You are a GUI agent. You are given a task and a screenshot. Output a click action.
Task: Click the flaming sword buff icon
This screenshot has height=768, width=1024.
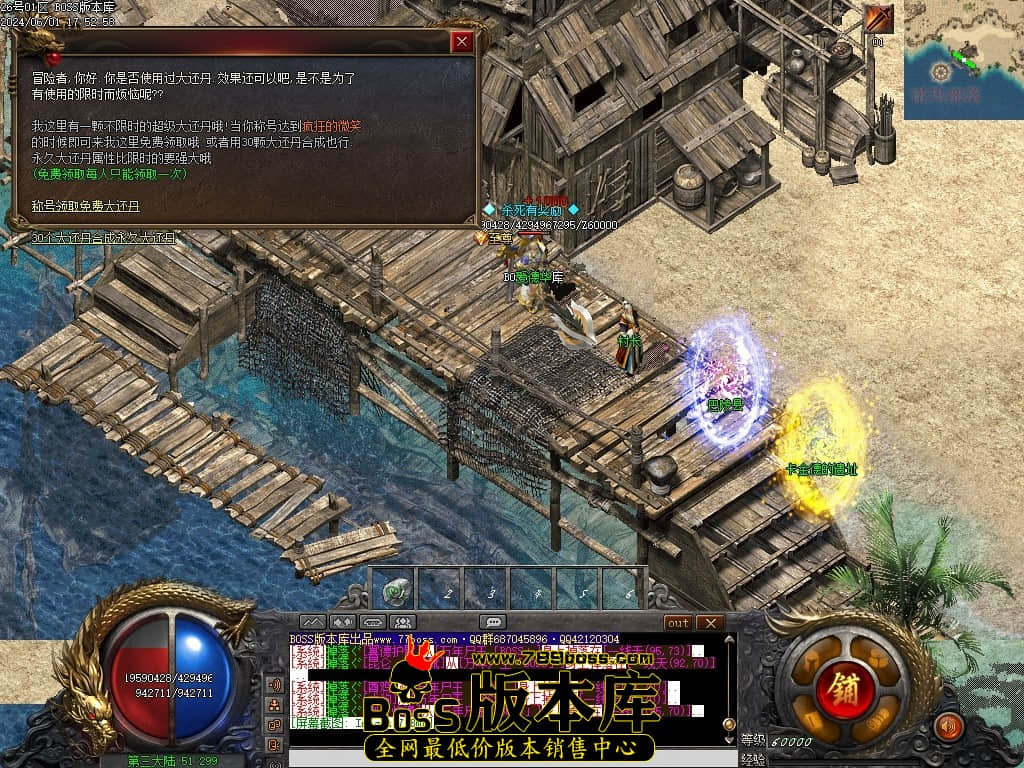[x=879, y=19]
